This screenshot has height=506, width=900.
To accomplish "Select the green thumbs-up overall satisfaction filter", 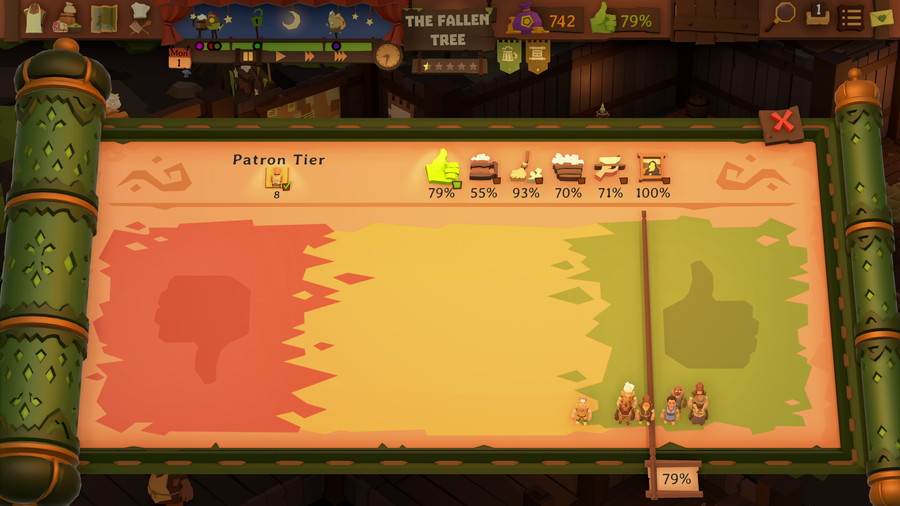I will tap(441, 169).
